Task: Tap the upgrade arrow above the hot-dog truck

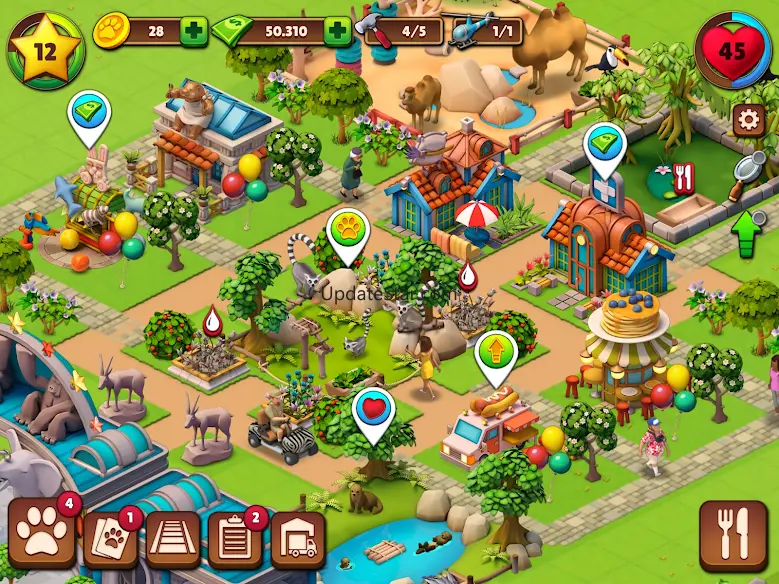Action: tap(495, 353)
